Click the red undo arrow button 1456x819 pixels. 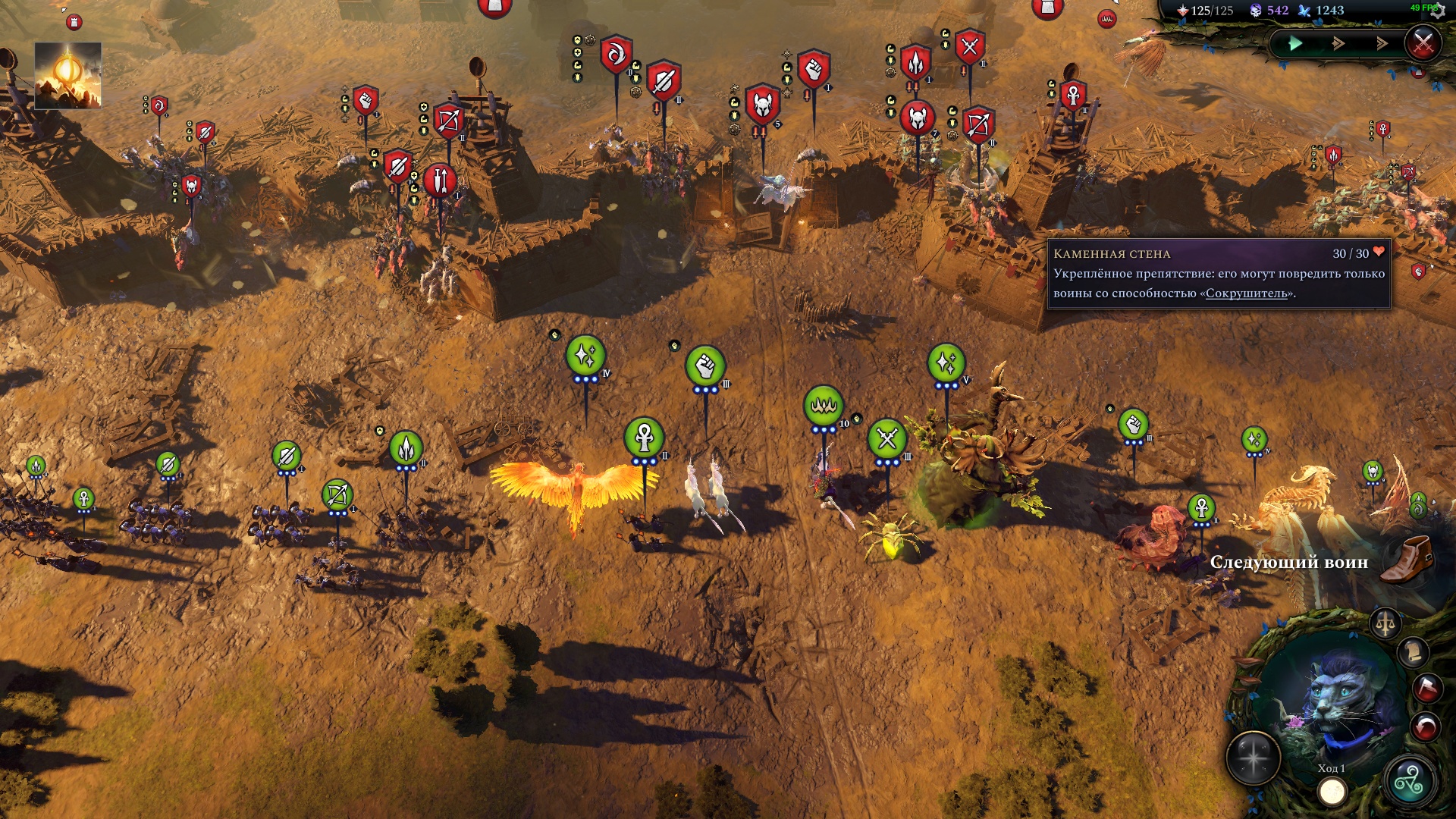(x=1426, y=726)
